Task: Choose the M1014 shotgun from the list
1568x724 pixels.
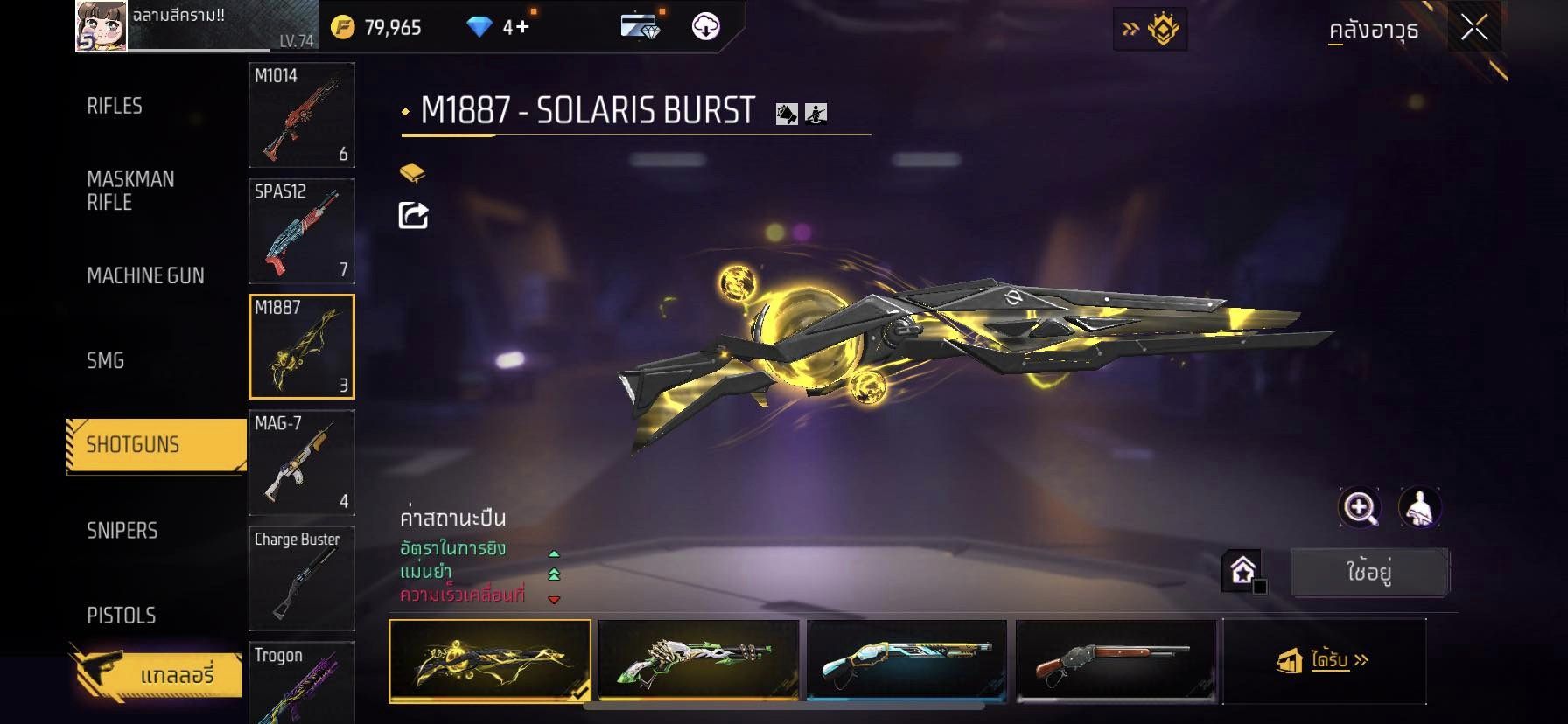Action: [x=302, y=115]
